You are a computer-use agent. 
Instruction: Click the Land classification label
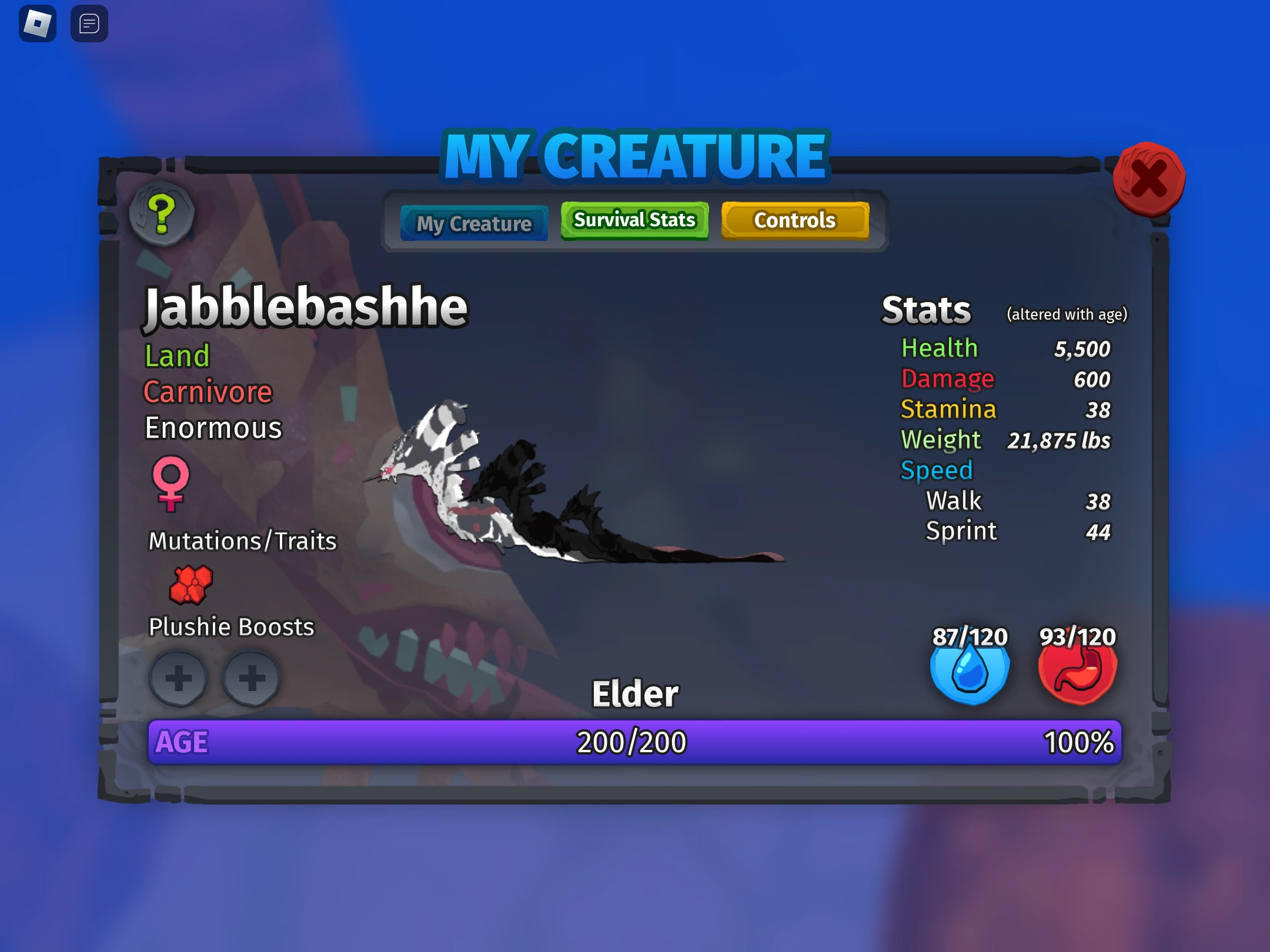point(176,356)
